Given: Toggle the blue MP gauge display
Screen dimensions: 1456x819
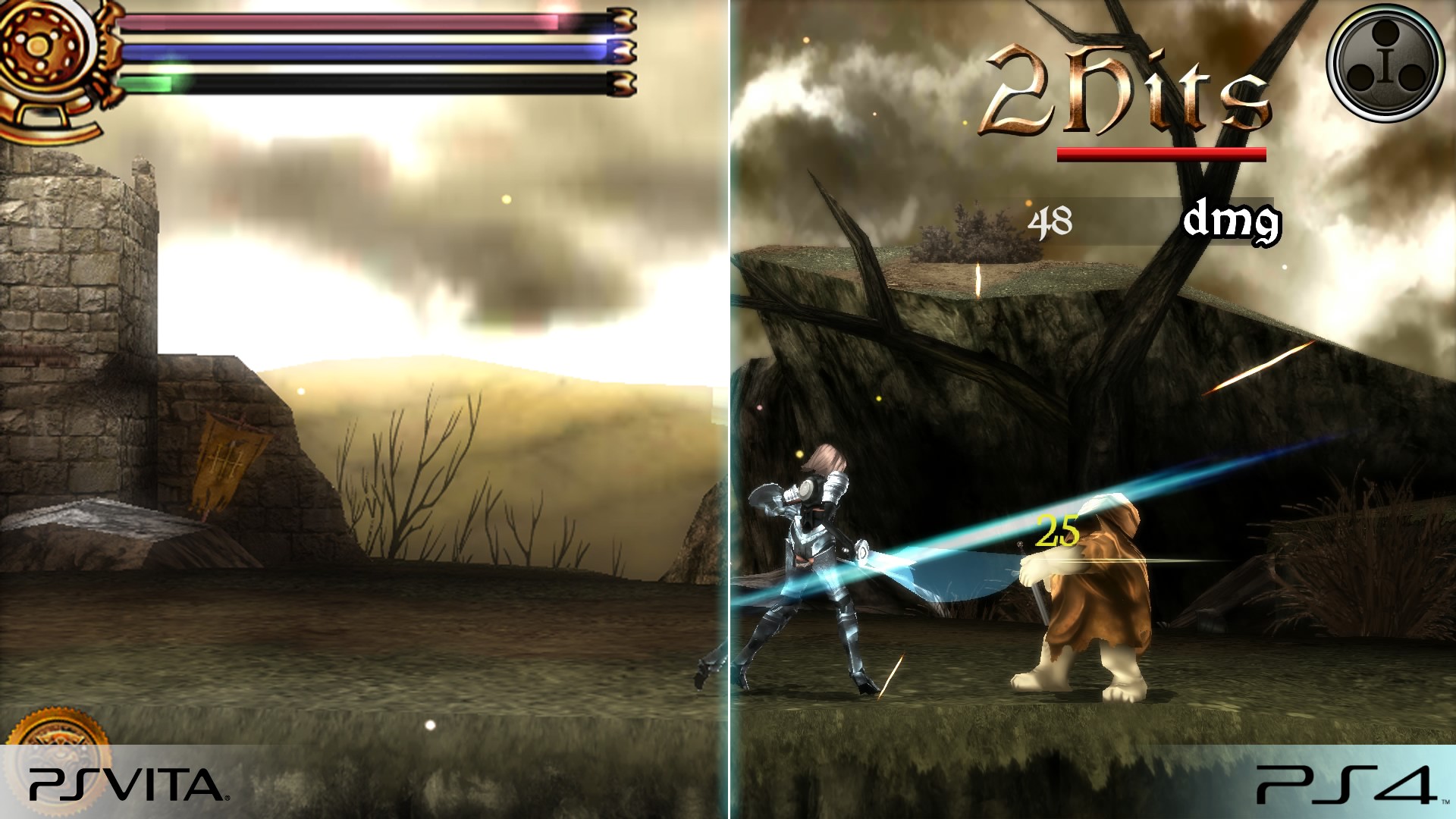Looking at the screenshot, I should [x=364, y=49].
